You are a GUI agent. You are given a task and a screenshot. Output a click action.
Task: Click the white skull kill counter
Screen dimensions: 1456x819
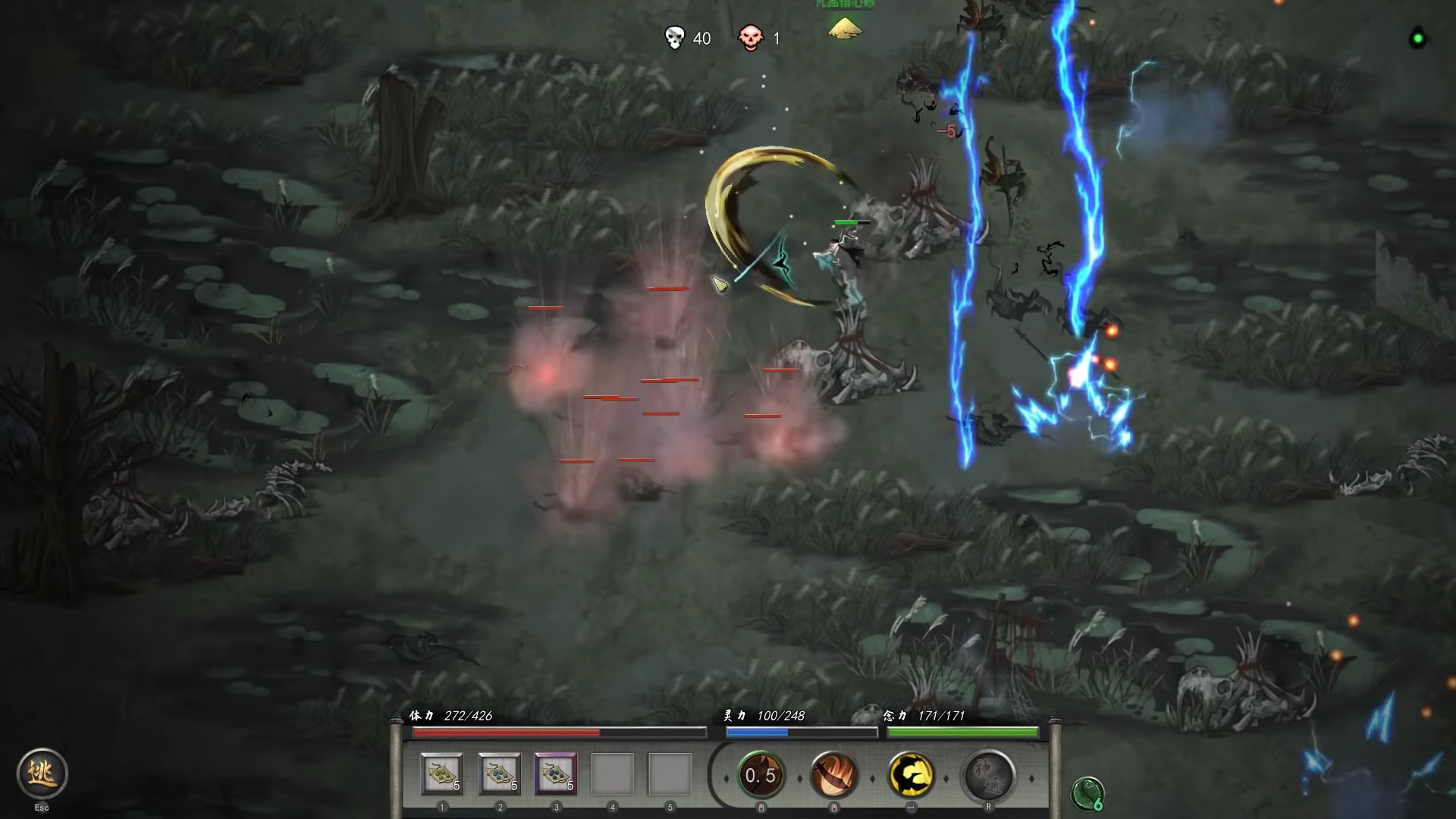[674, 37]
